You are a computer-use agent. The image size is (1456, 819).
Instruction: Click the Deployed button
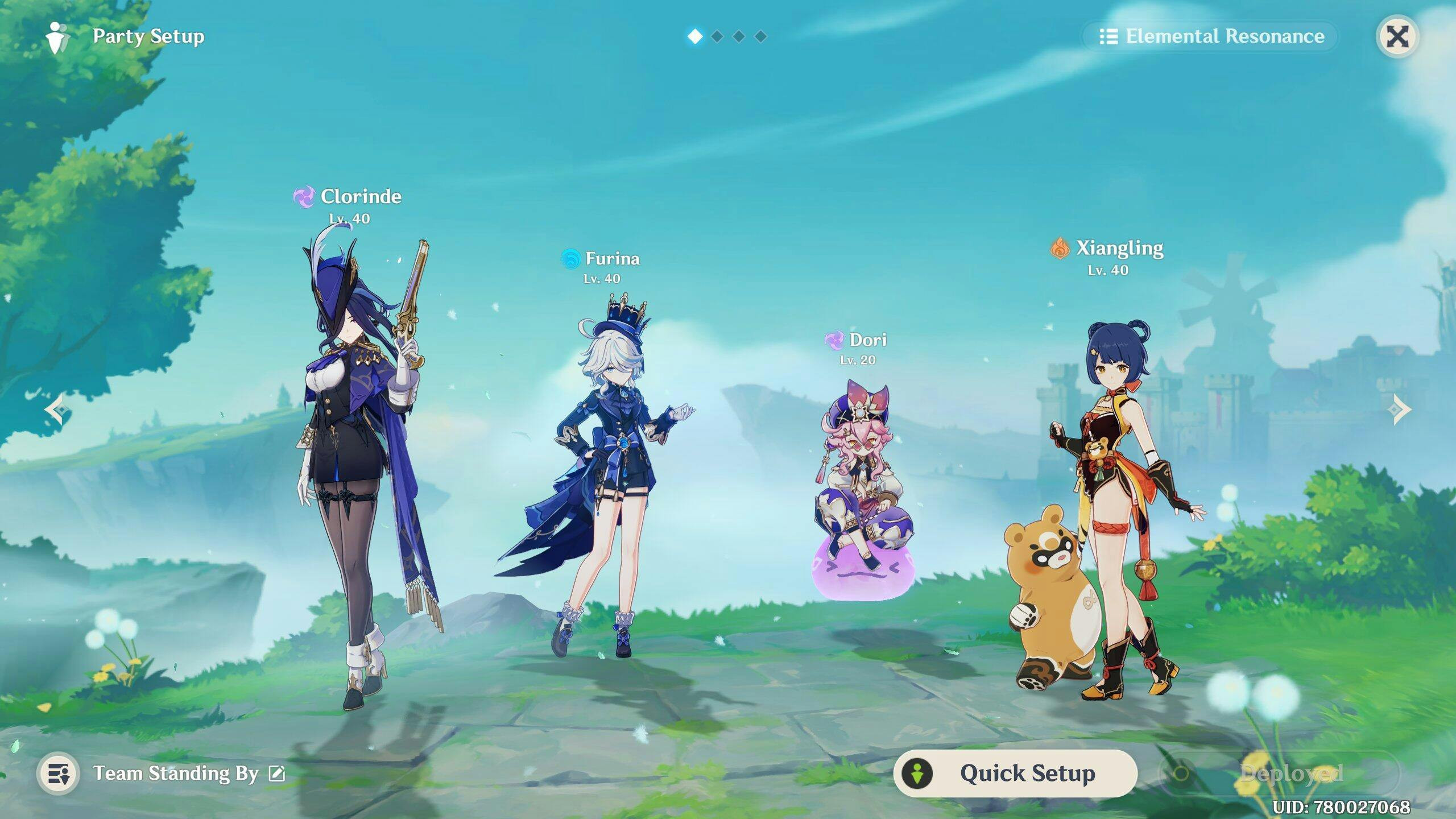[1280, 773]
